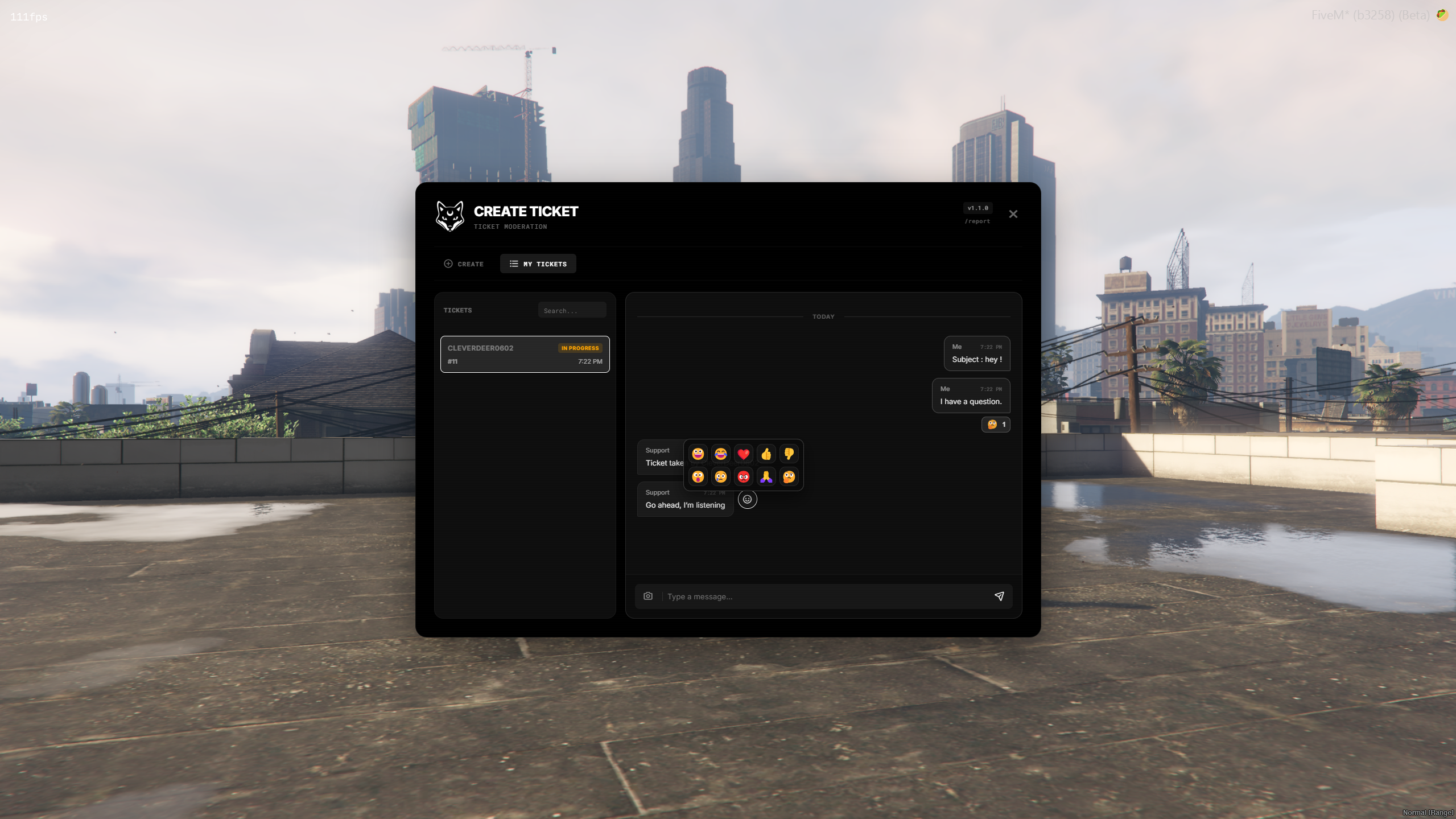Pick the sad crying face emoji

point(720,476)
